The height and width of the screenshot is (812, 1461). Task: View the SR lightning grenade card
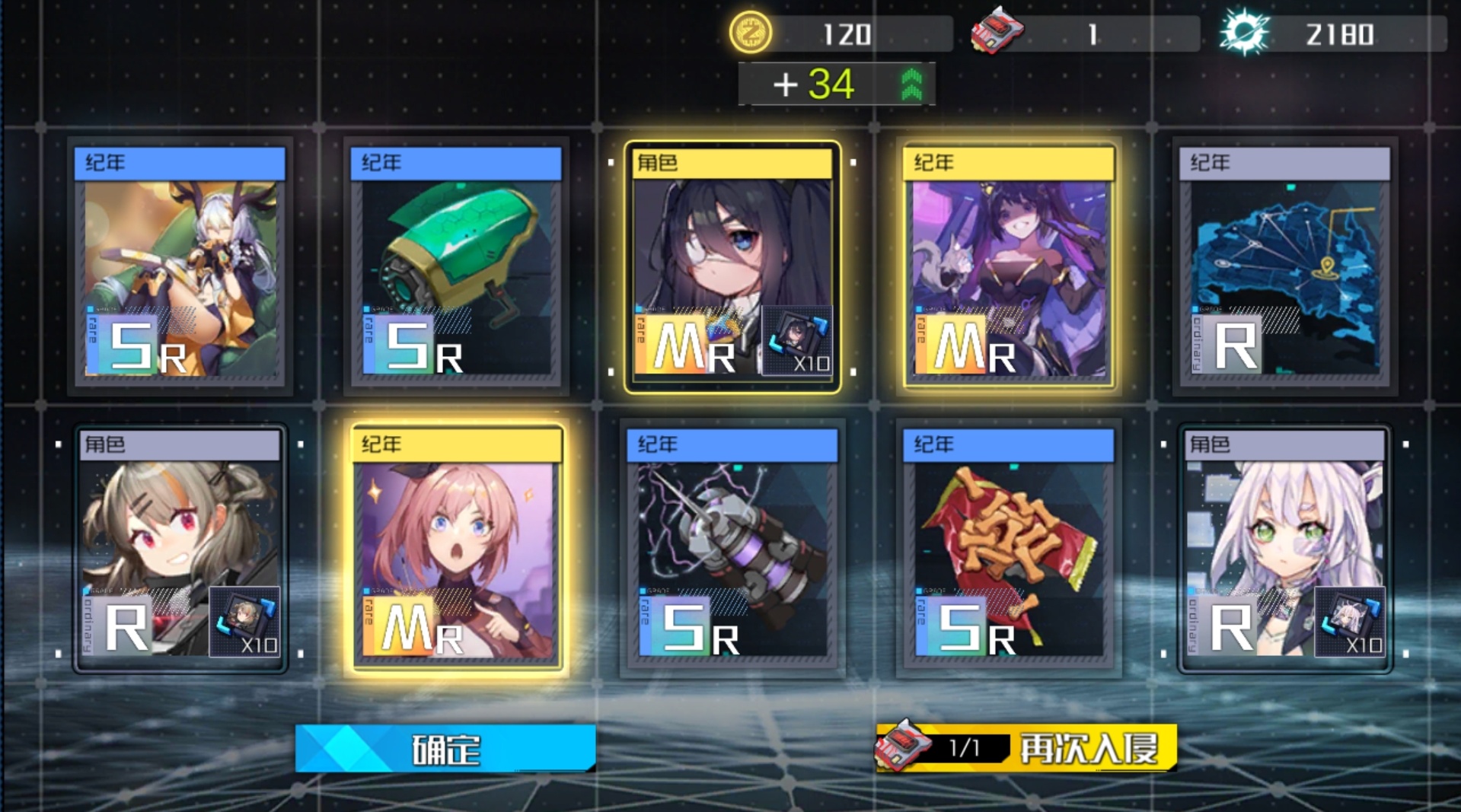(732, 548)
